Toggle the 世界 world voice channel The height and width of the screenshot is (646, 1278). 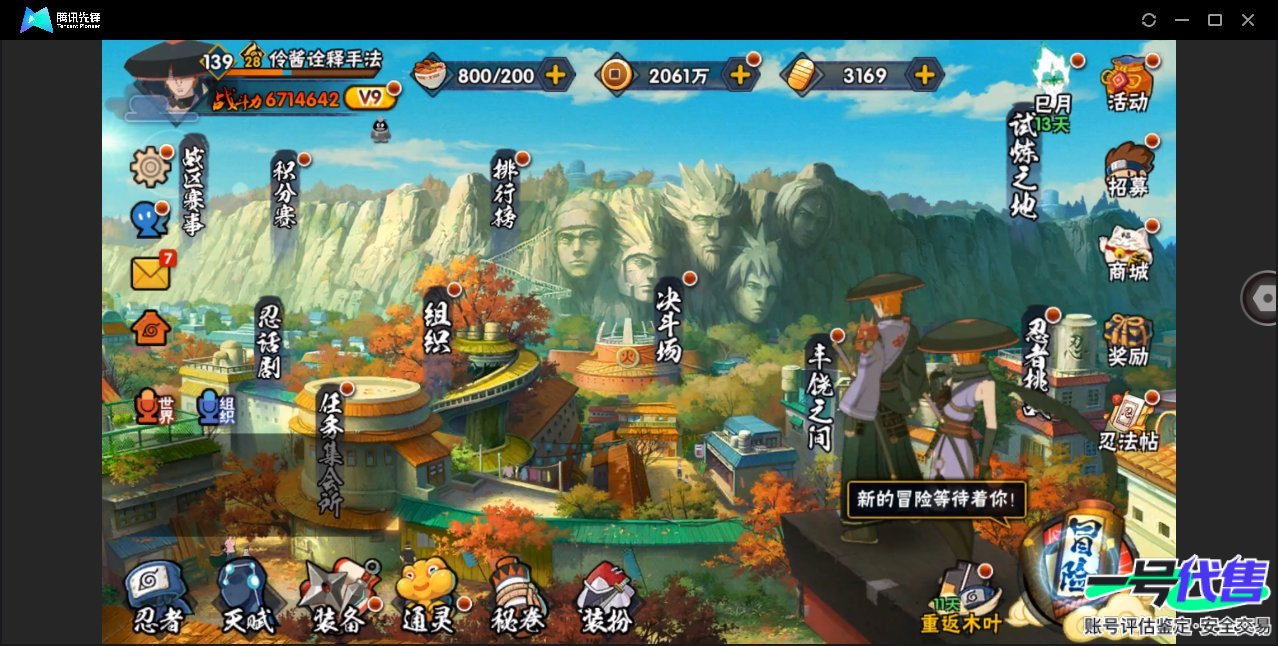click(154, 406)
